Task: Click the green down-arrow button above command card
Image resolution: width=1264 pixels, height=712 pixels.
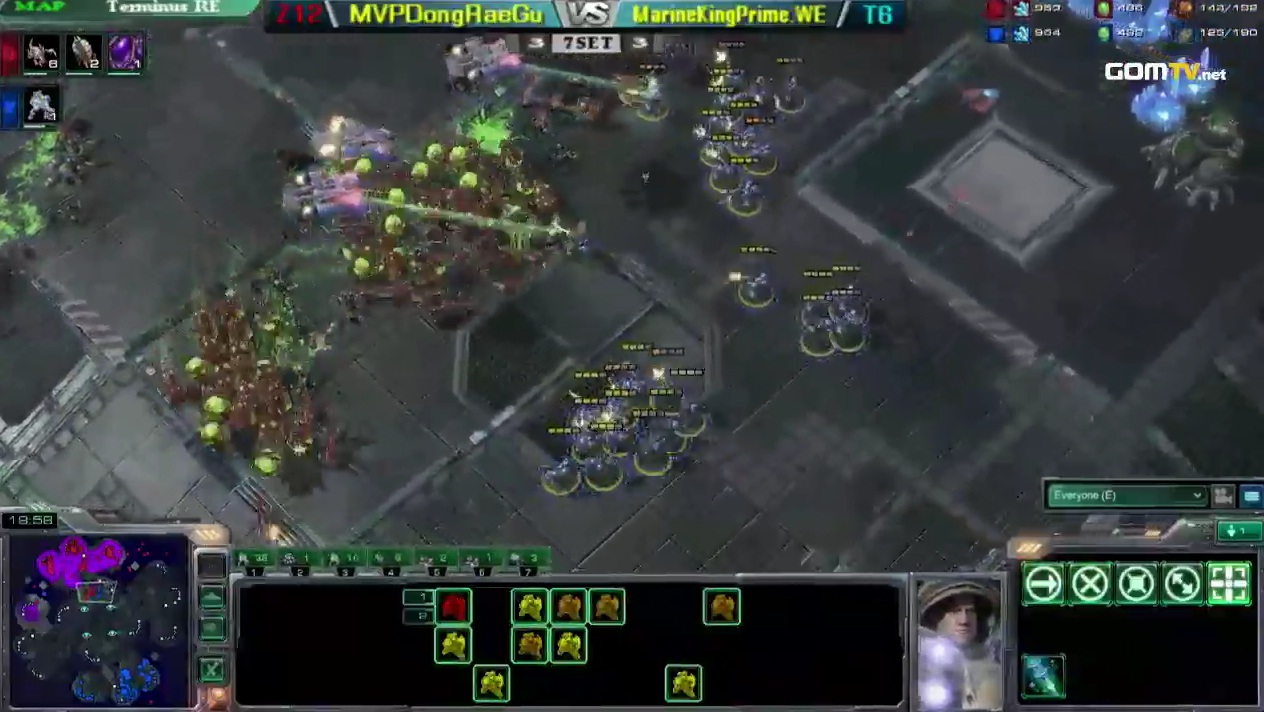Action: 1238,531
